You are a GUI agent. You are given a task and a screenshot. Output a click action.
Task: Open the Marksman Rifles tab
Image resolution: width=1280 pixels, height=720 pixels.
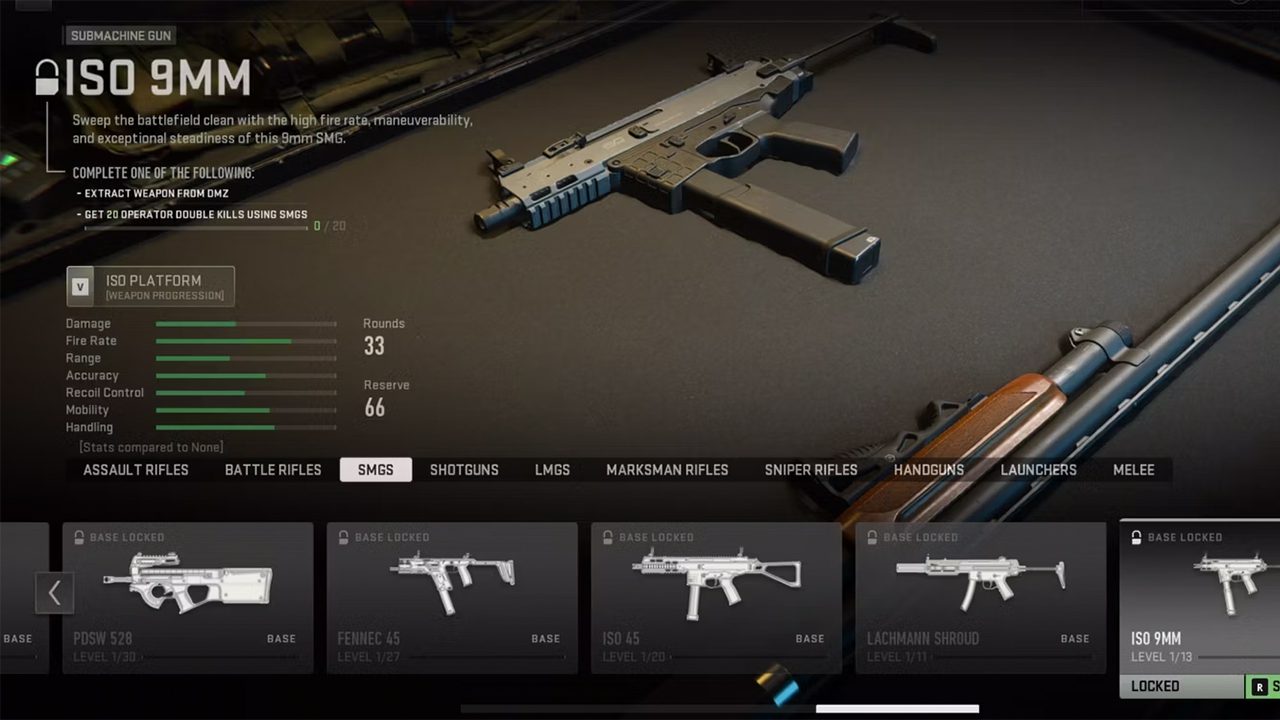tap(667, 470)
